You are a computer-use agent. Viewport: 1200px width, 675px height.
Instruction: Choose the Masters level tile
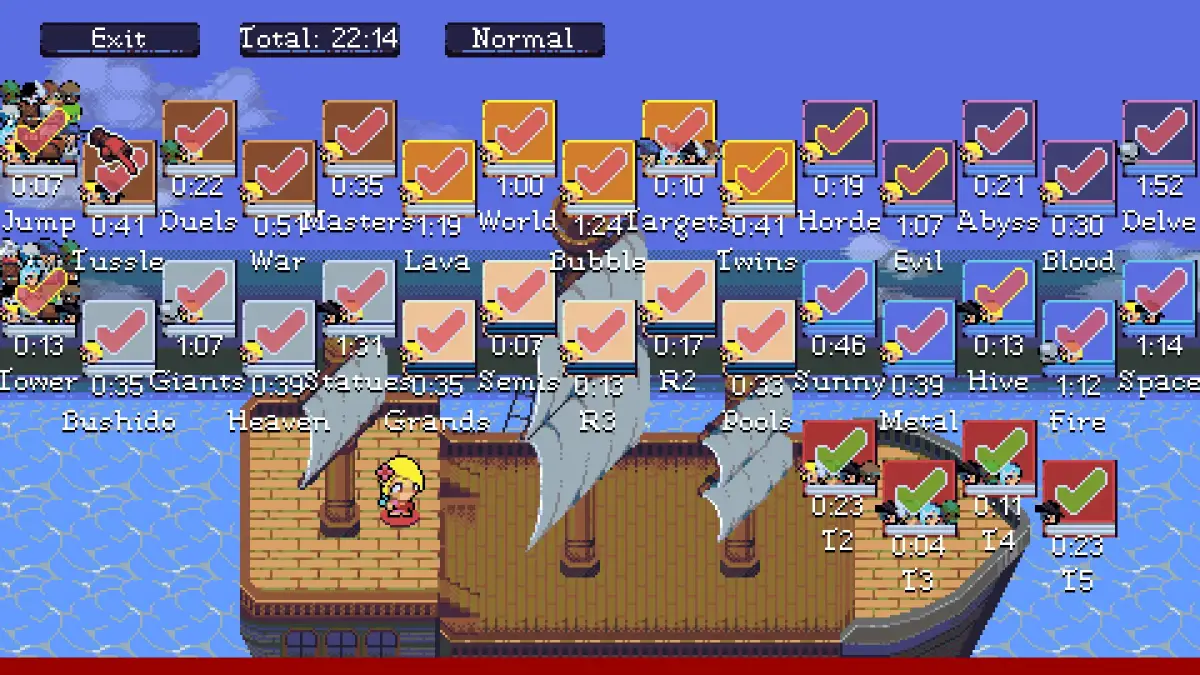[360, 136]
